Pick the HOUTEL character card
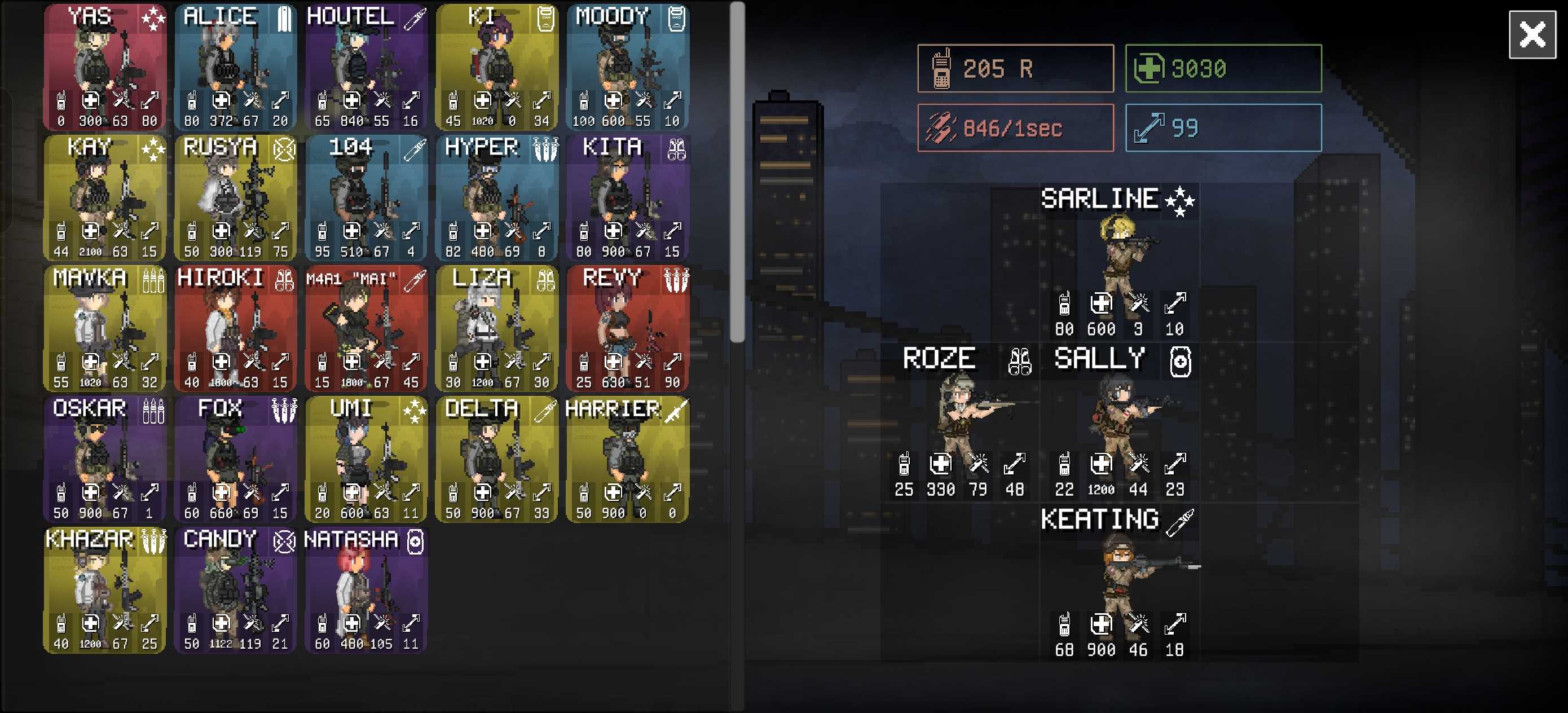Viewport: 1568px width, 713px height. click(x=367, y=67)
